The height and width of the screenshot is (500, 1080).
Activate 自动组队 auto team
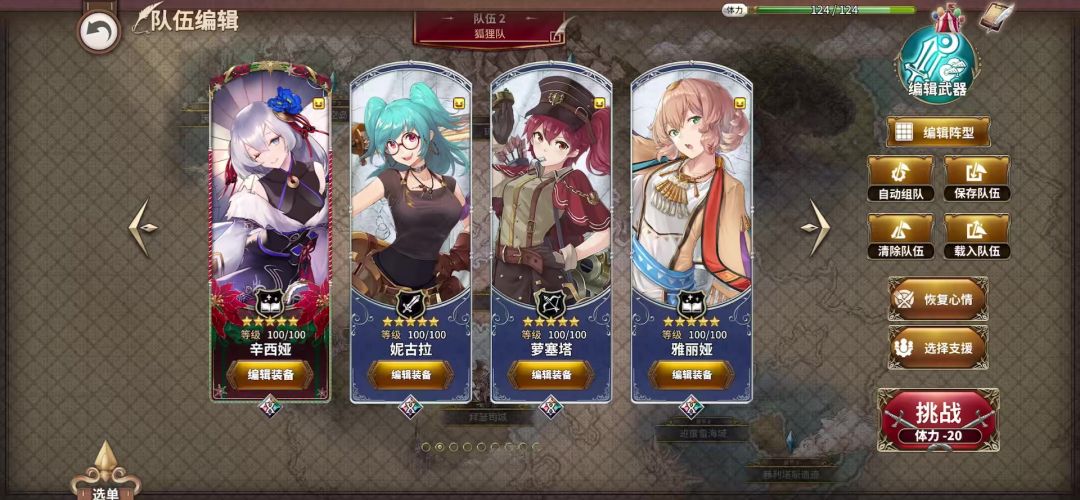tap(900, 178)
